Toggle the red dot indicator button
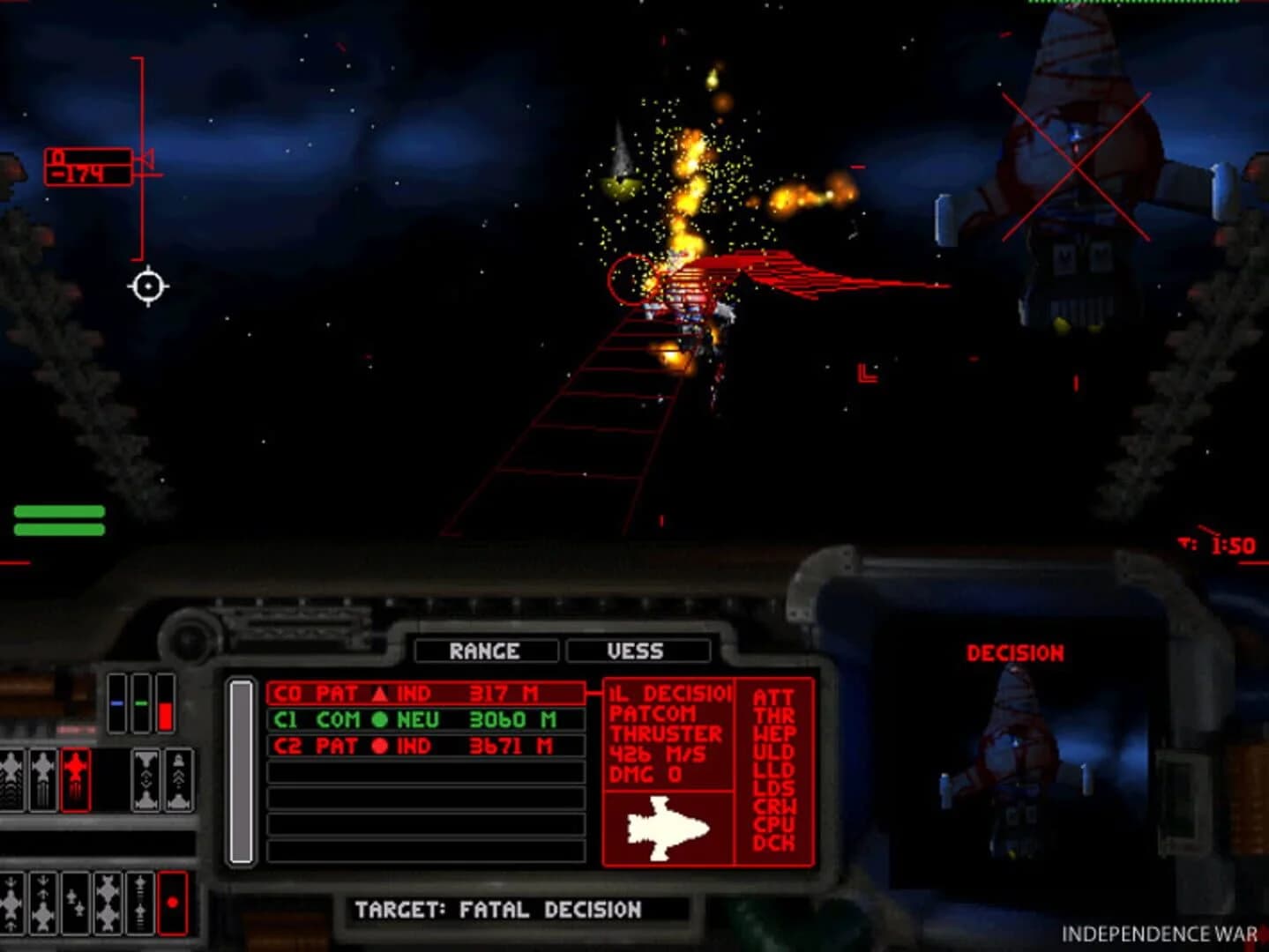The height and width of the screenshot is (952, 1269). 171,902
